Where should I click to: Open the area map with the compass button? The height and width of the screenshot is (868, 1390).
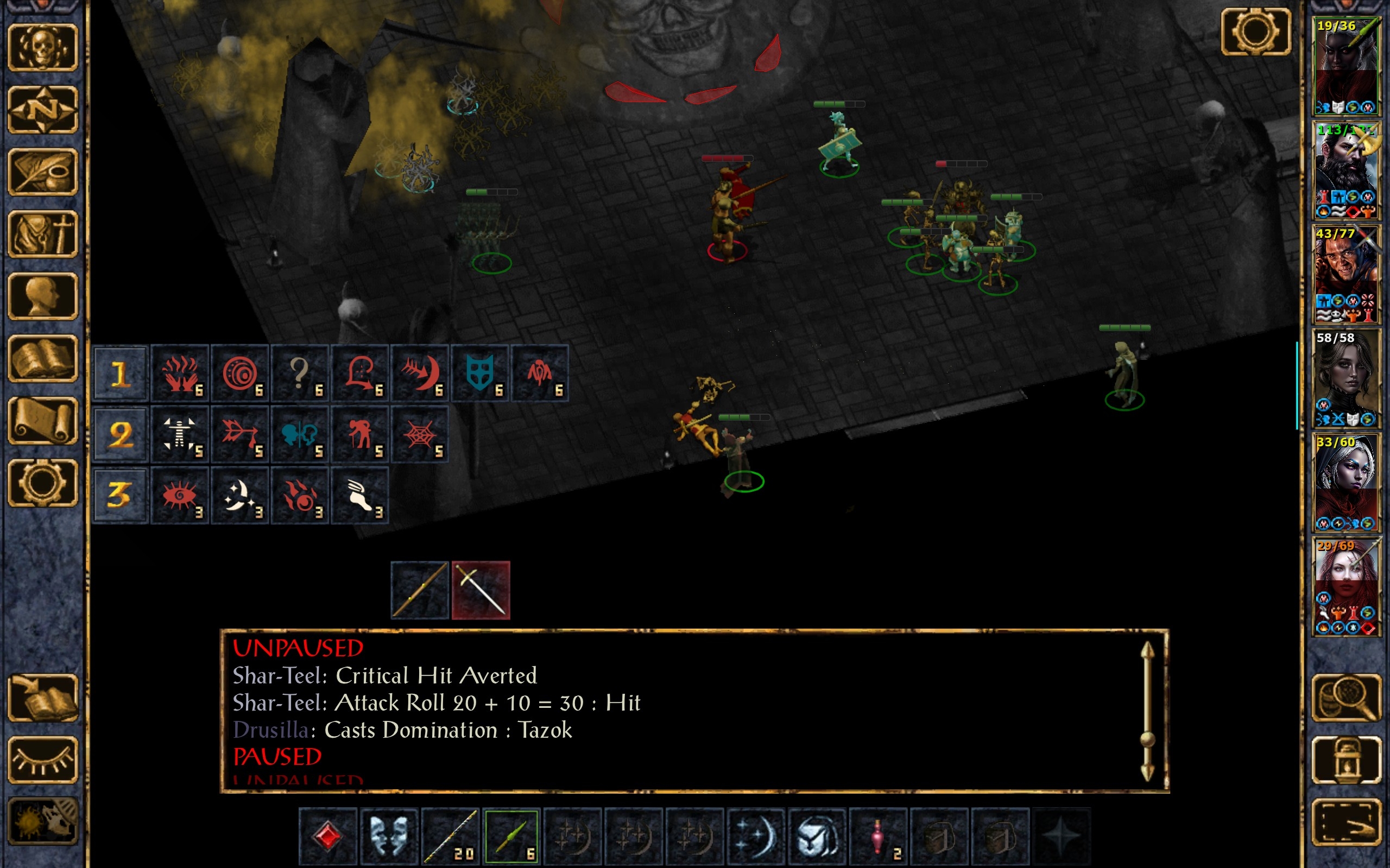[43, 109]
